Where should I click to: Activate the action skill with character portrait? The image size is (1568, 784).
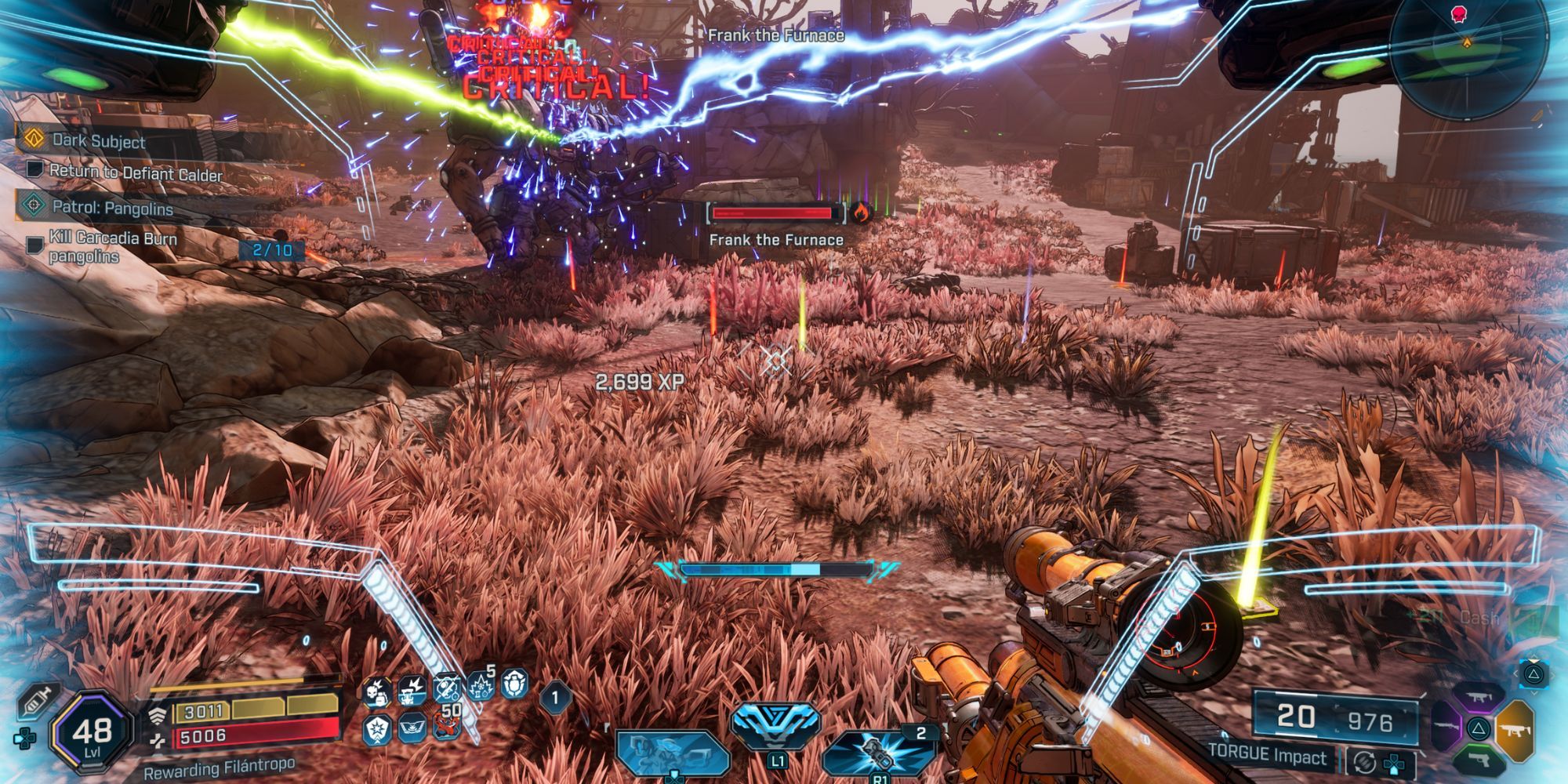(673, 753)
